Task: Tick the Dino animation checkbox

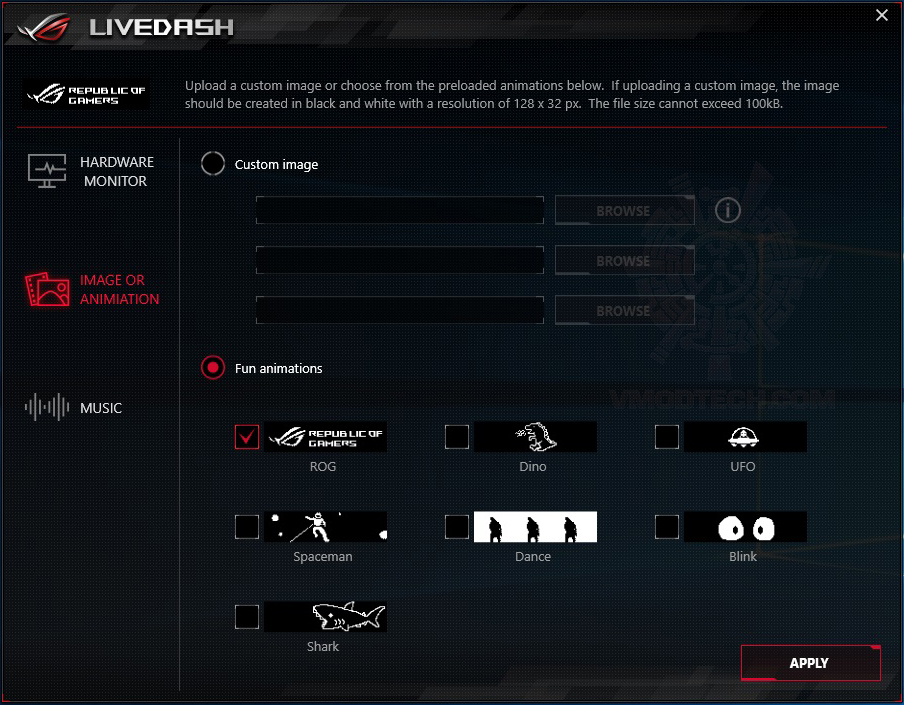Action: pyautogui.click(x=457, y=437)
